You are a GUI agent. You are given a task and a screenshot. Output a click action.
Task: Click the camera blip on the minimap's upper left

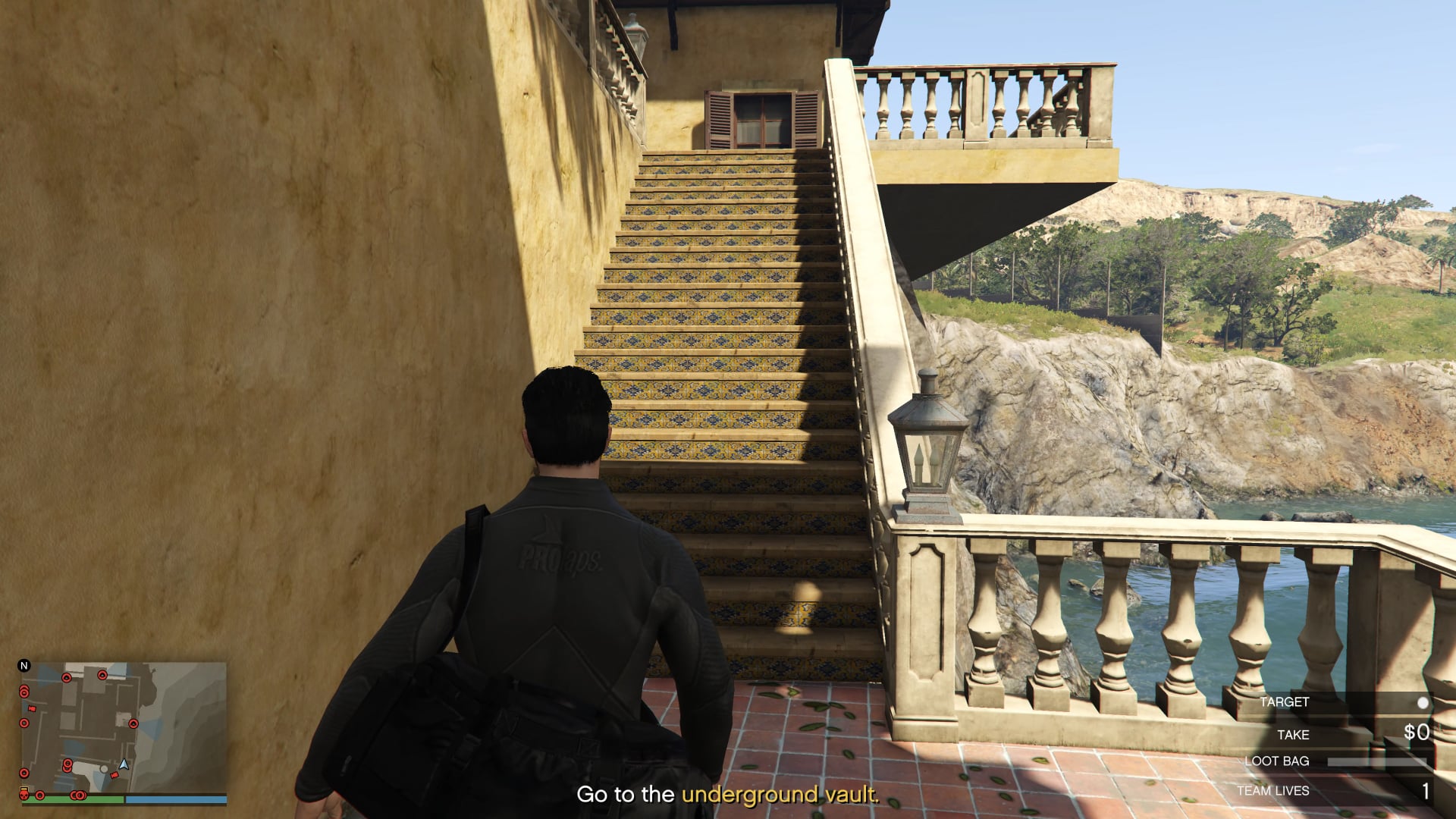[32, 709]
